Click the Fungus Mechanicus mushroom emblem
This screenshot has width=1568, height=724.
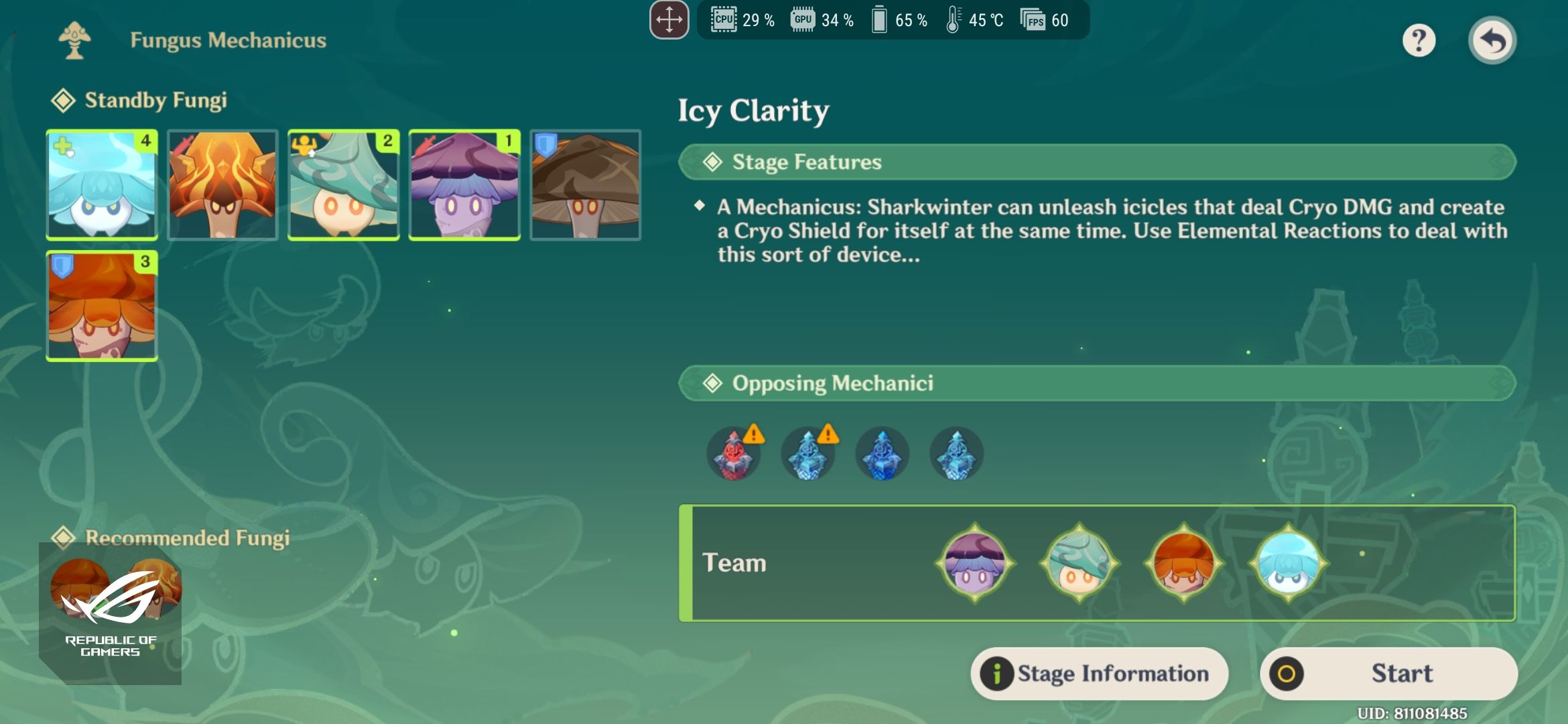[76, 39]
